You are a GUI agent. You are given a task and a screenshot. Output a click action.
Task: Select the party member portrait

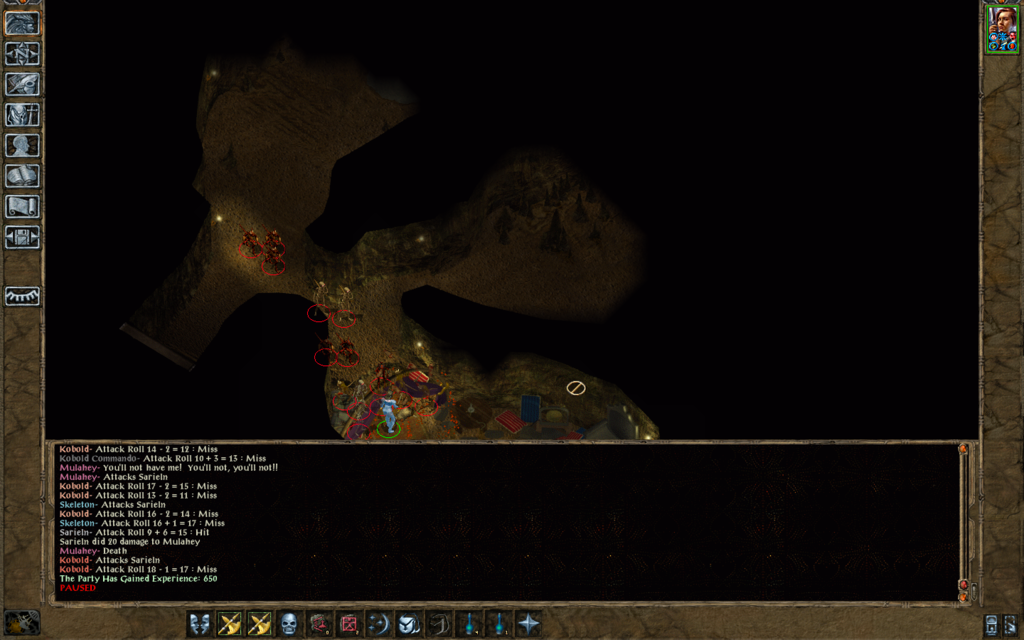[1002, 30]
